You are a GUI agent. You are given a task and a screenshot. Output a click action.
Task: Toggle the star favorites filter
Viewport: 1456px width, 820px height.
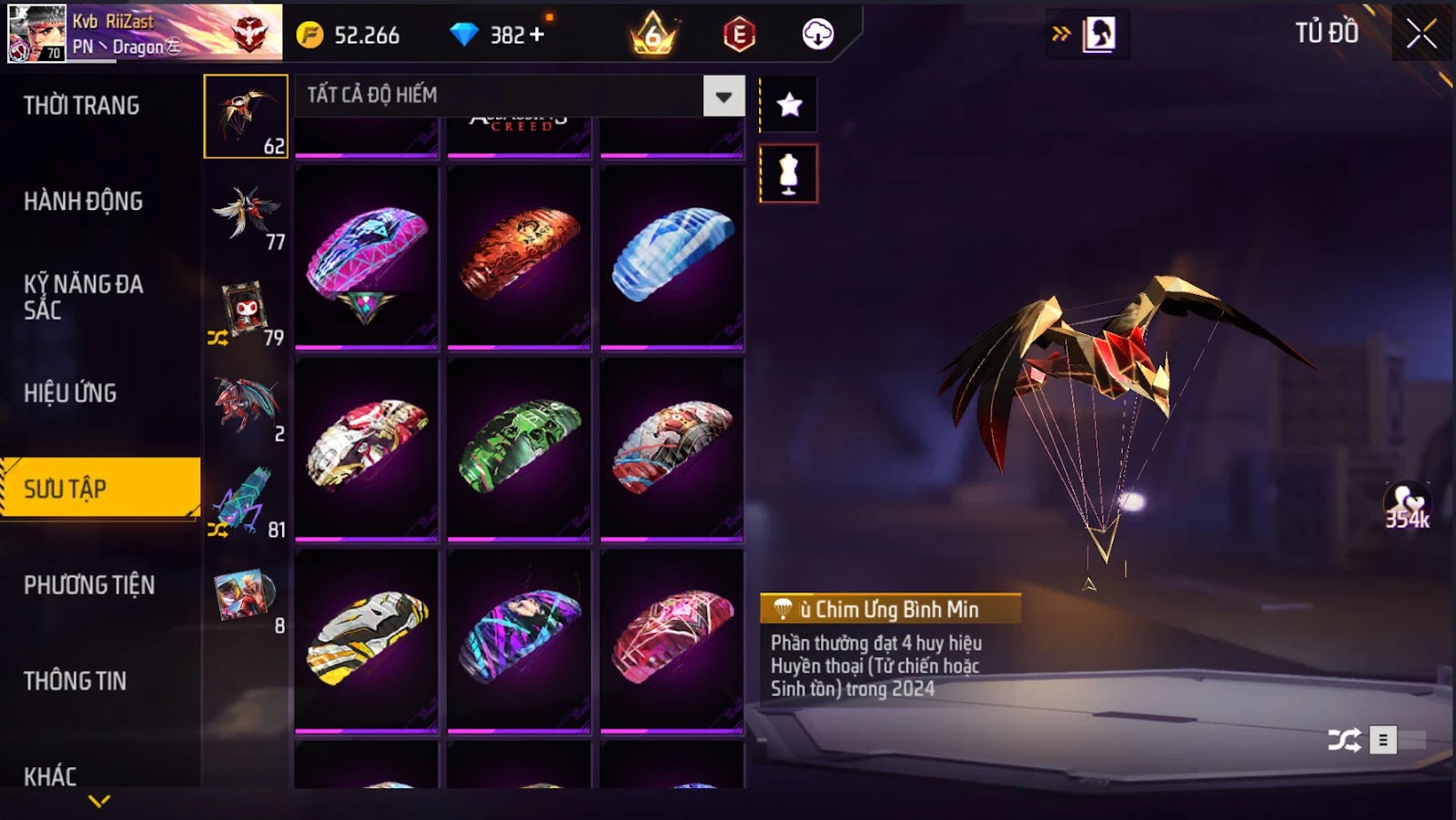pos(789,105)
